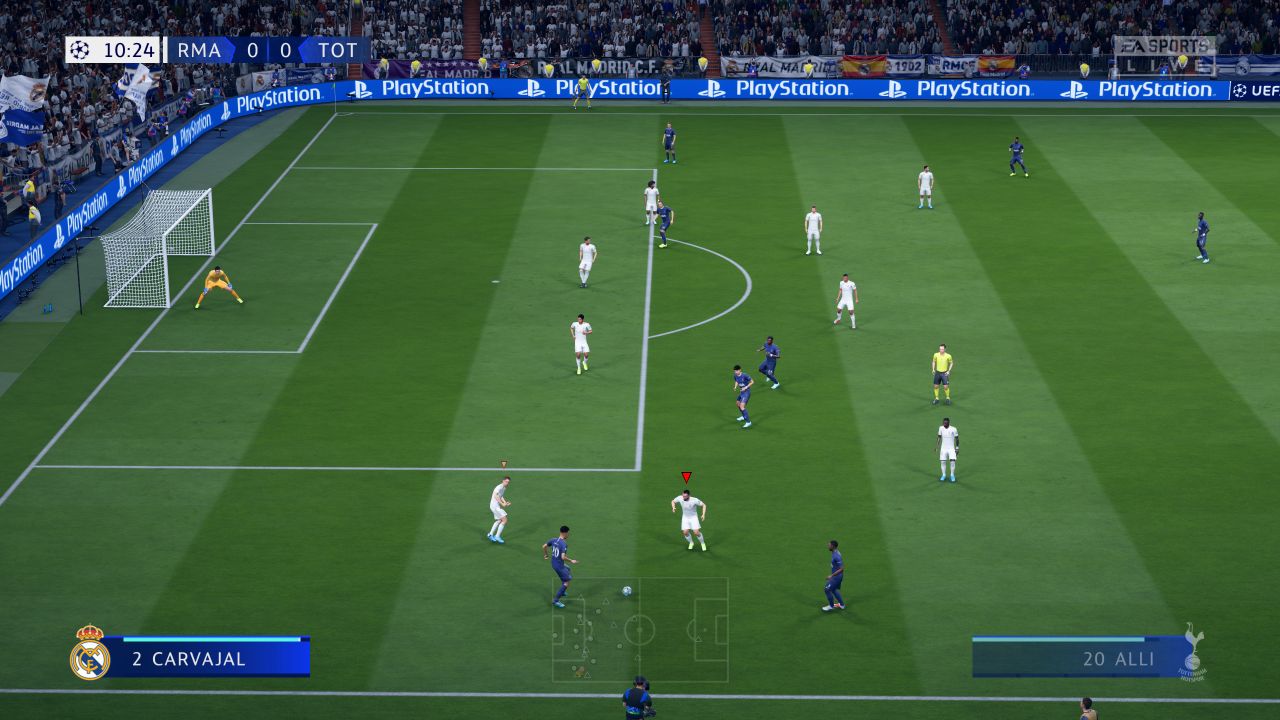Click the Tottenham club crest

point(1194,649)
